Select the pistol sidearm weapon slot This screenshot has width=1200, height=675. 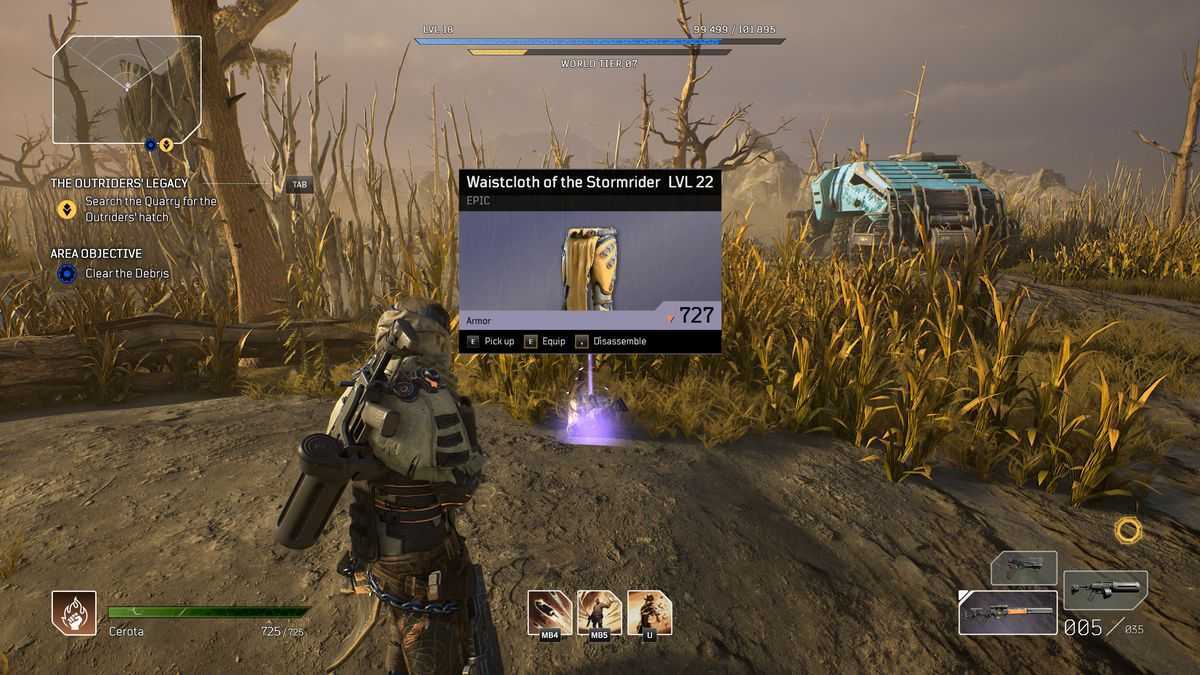1023,567
